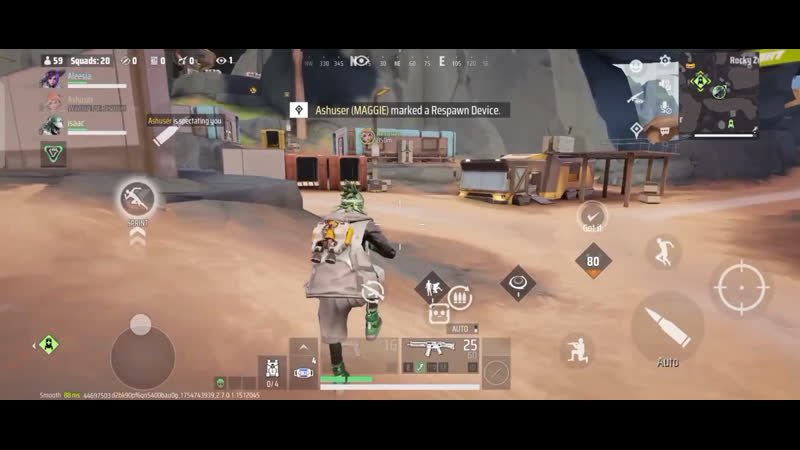Tap the ping marker icon
This screenshot has width=800, height=450.
pos(636,129)
